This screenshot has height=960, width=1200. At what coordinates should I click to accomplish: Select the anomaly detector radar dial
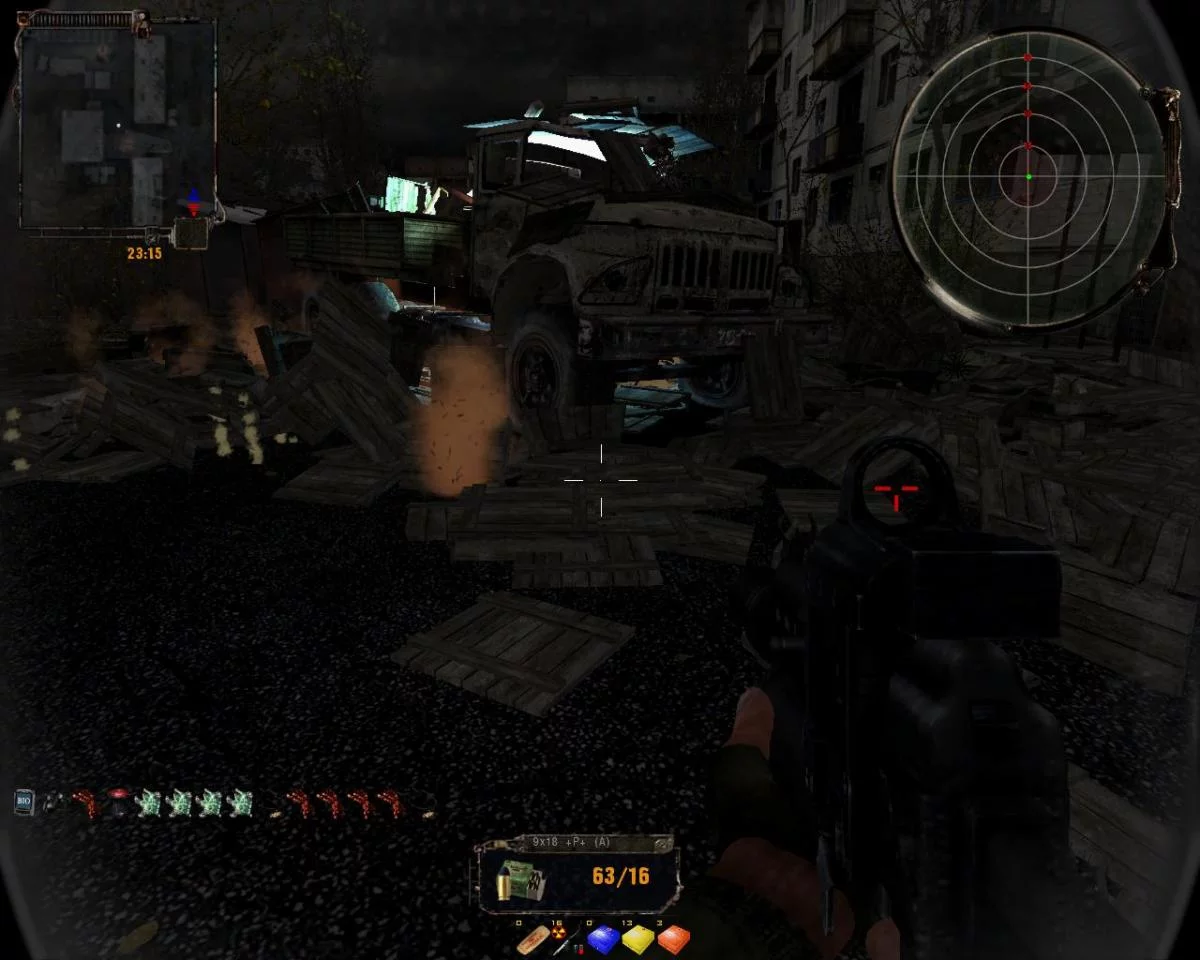click(x=1028, y=177)
